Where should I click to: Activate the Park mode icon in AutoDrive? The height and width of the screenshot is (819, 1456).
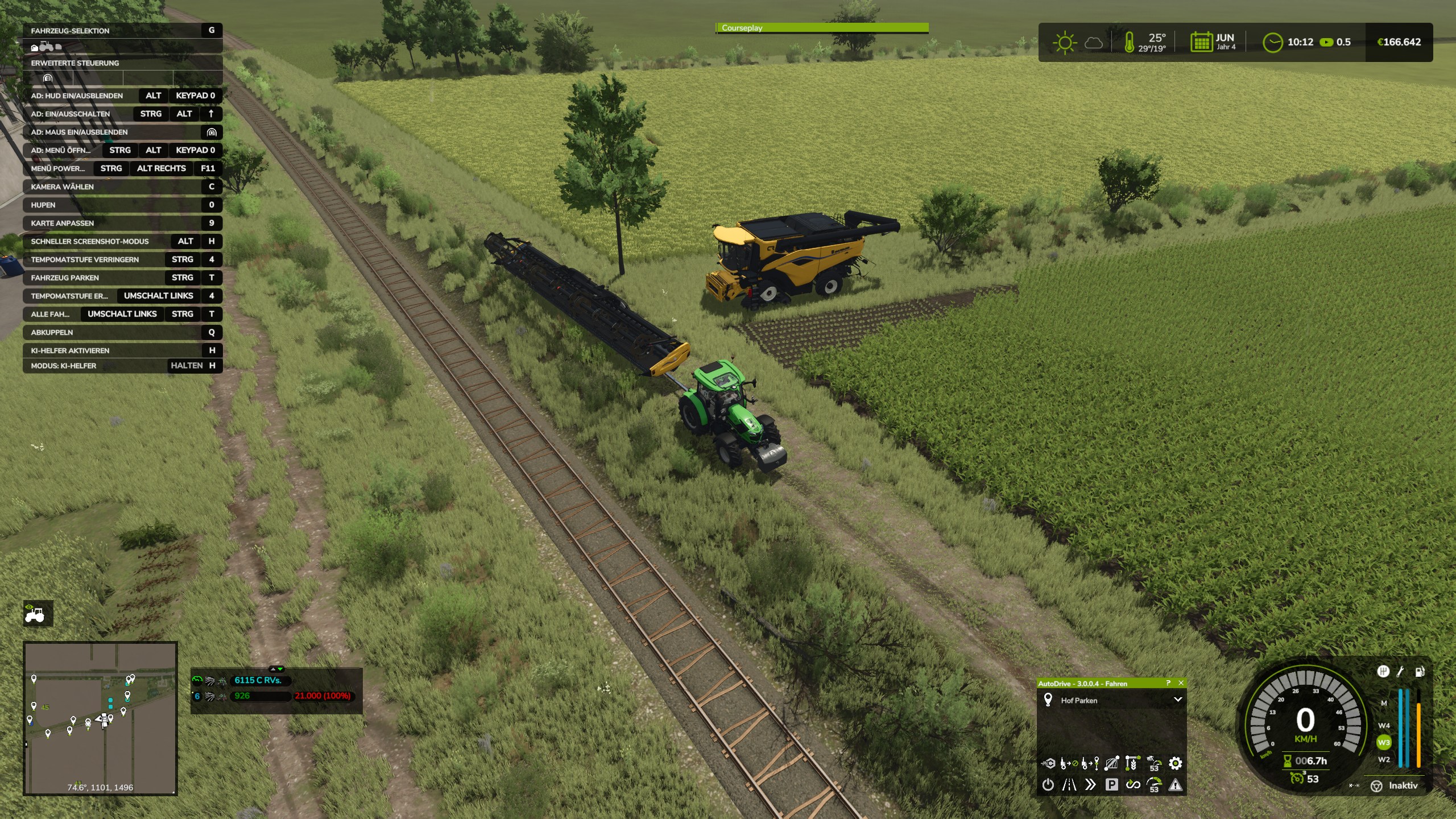tap(1112, 785)
